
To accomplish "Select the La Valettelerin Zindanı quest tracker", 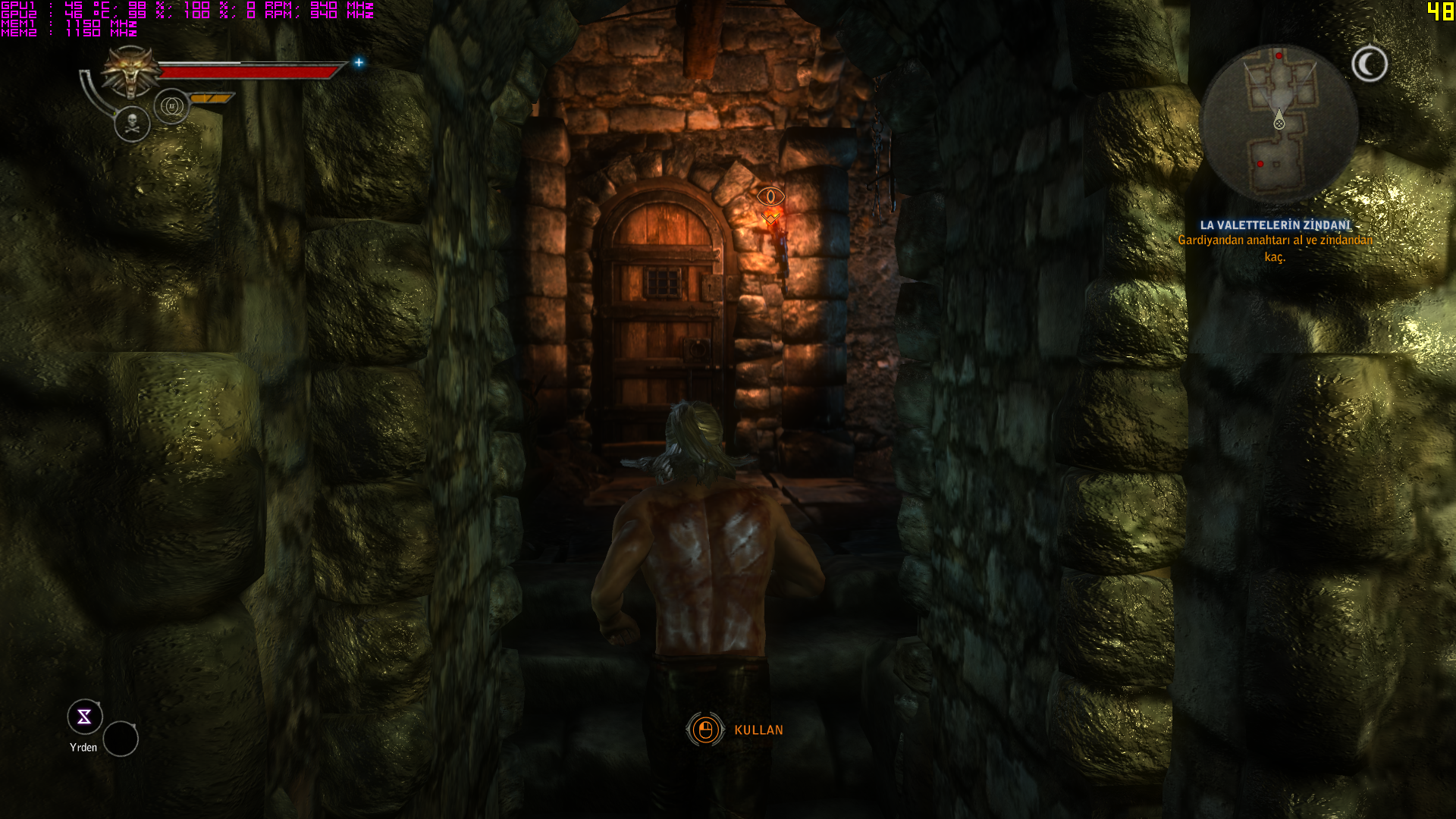I will (x=1276, y=225).
